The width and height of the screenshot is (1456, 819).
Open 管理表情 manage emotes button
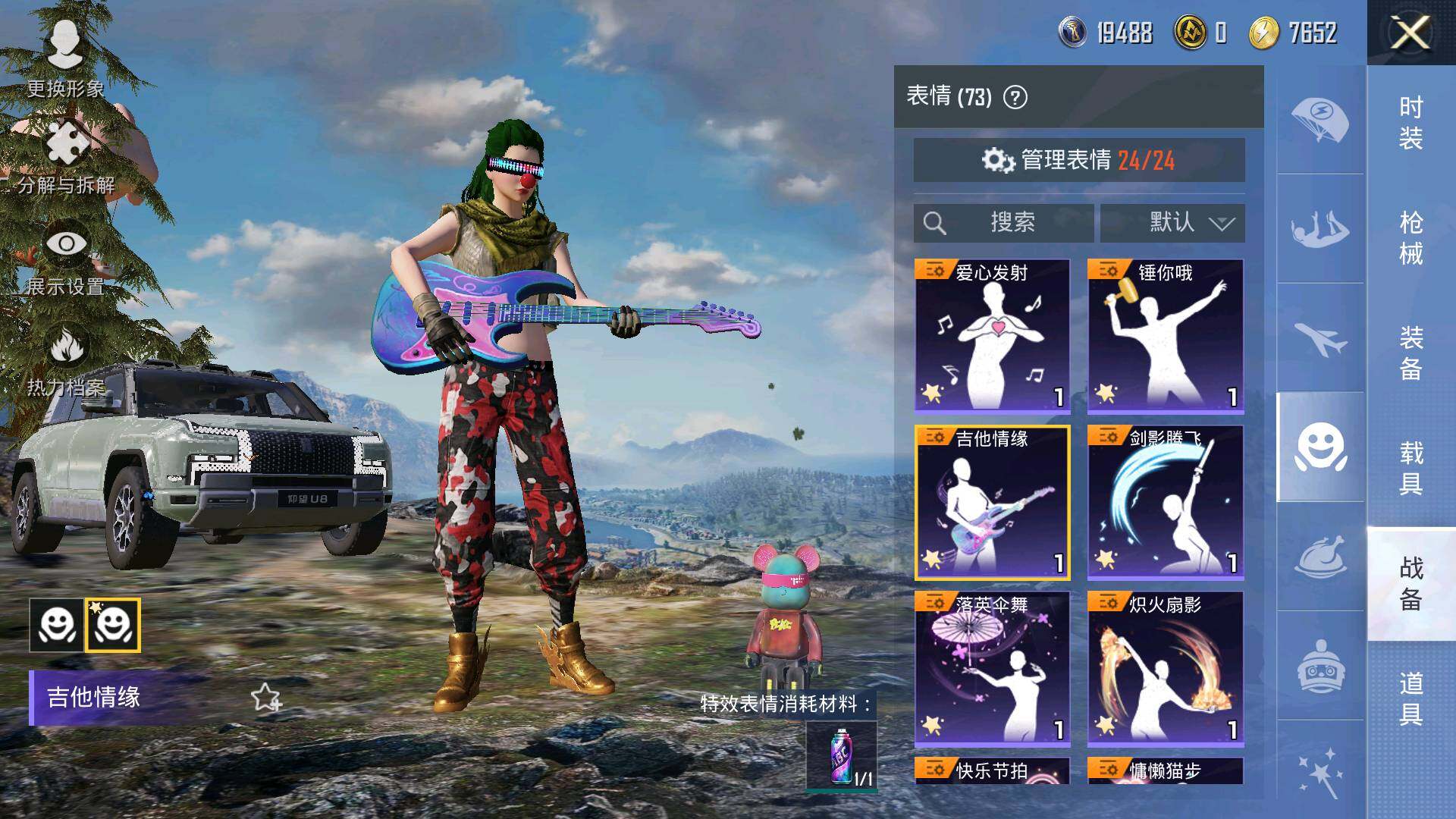pyautogui.click(x=1078, y=160)
